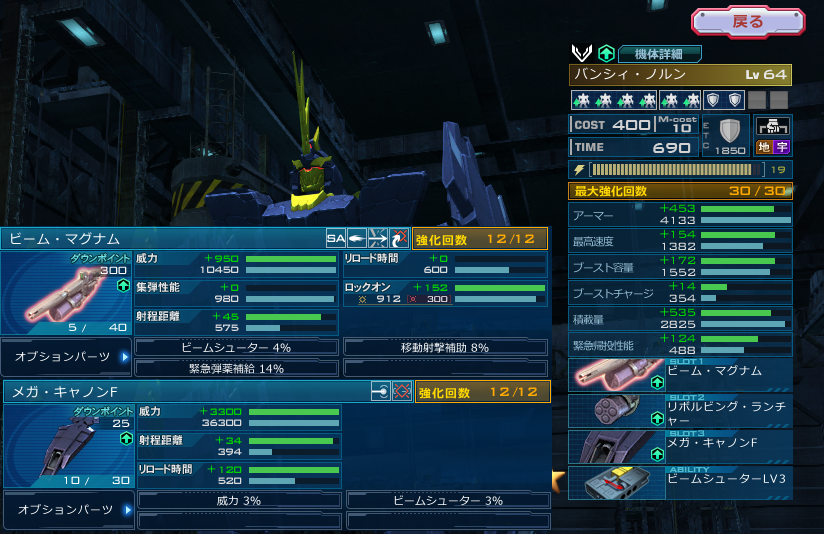Viewport: 824px width, 534px height.
Task: Click the 宇 space terrain icon
Action: pos(782,147)
